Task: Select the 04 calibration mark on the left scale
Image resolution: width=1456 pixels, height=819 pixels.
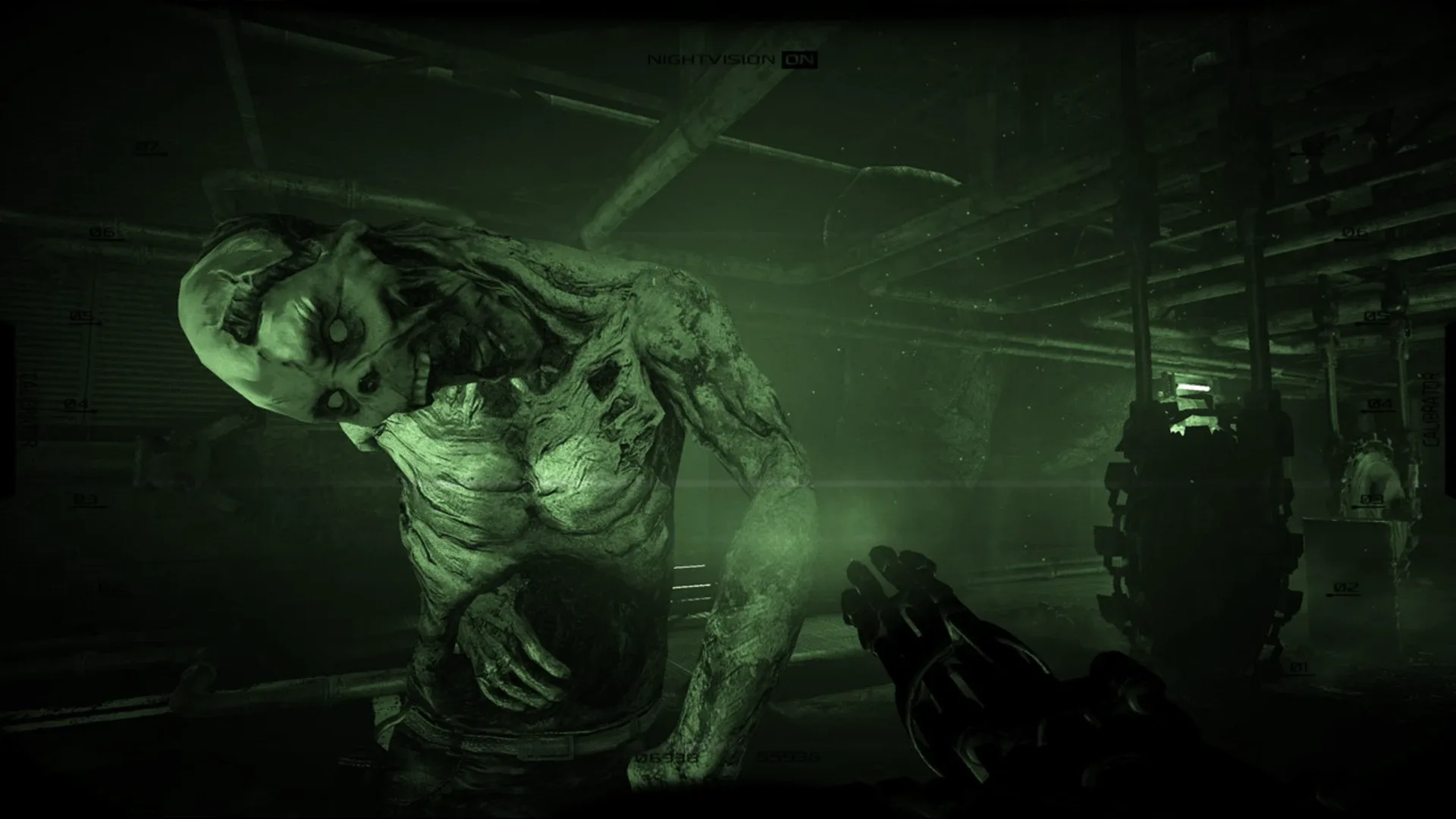Action: tap(76, 403)
